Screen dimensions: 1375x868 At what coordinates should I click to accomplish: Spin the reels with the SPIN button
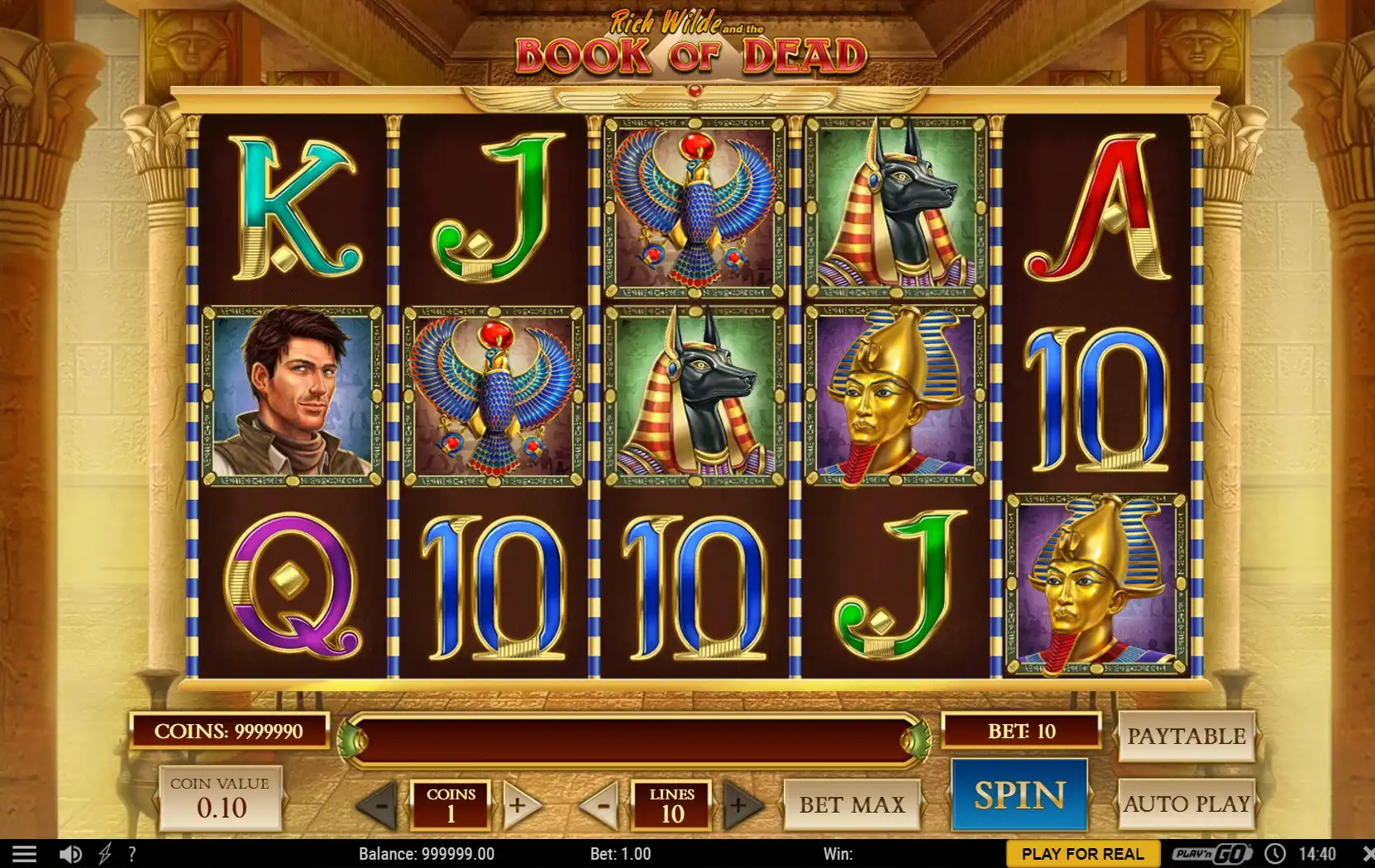tap(1019, 795)
